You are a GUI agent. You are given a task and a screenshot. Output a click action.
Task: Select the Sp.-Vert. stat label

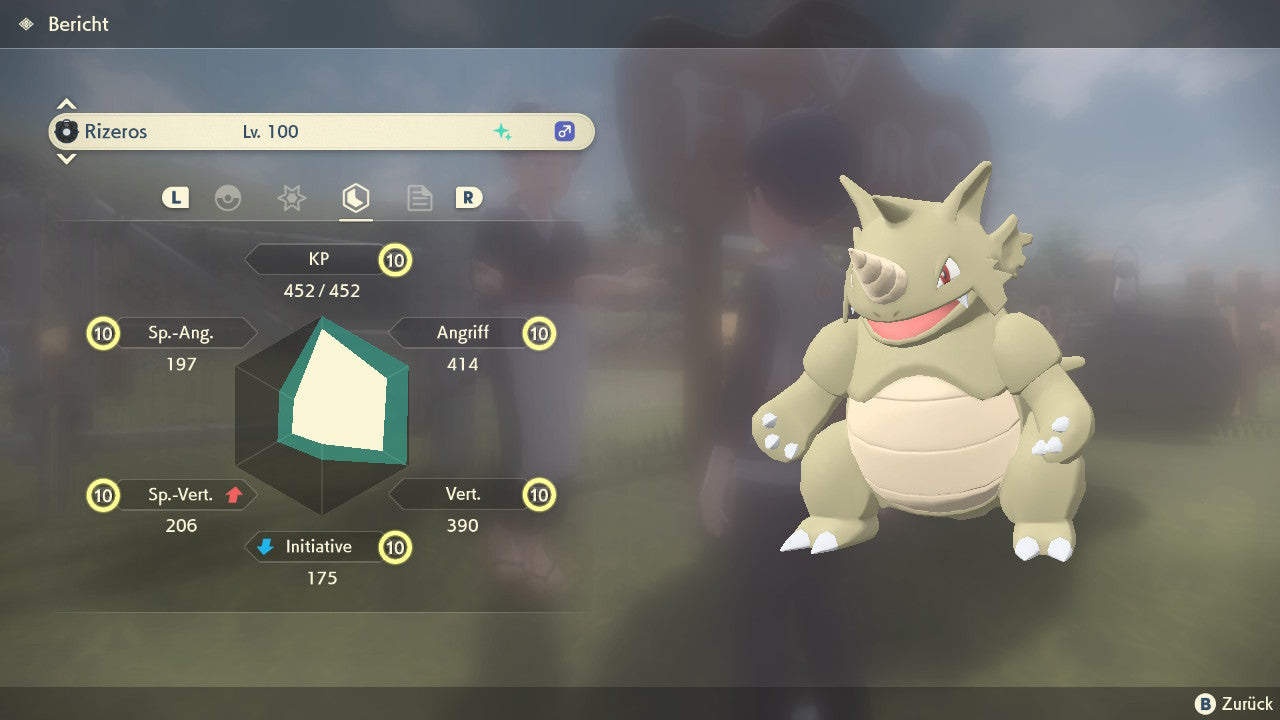(x=182, y=494)
